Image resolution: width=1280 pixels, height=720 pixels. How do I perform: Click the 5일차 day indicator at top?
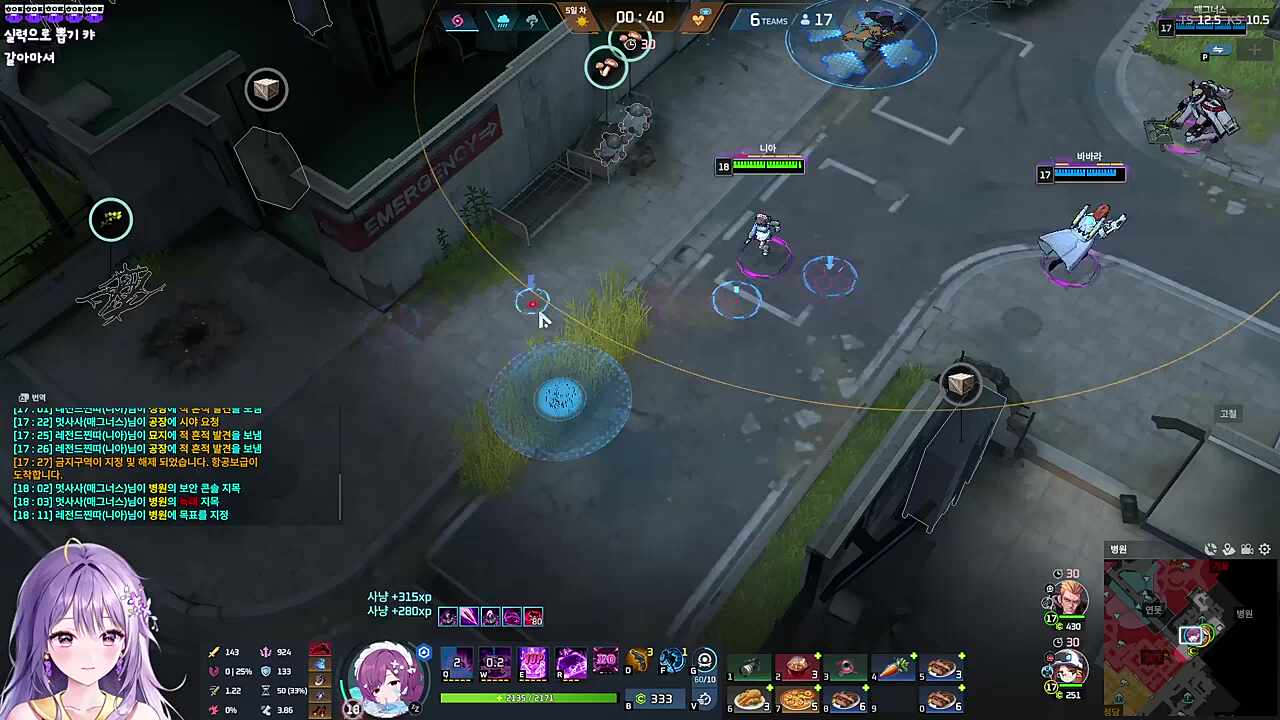click(577, 10)
